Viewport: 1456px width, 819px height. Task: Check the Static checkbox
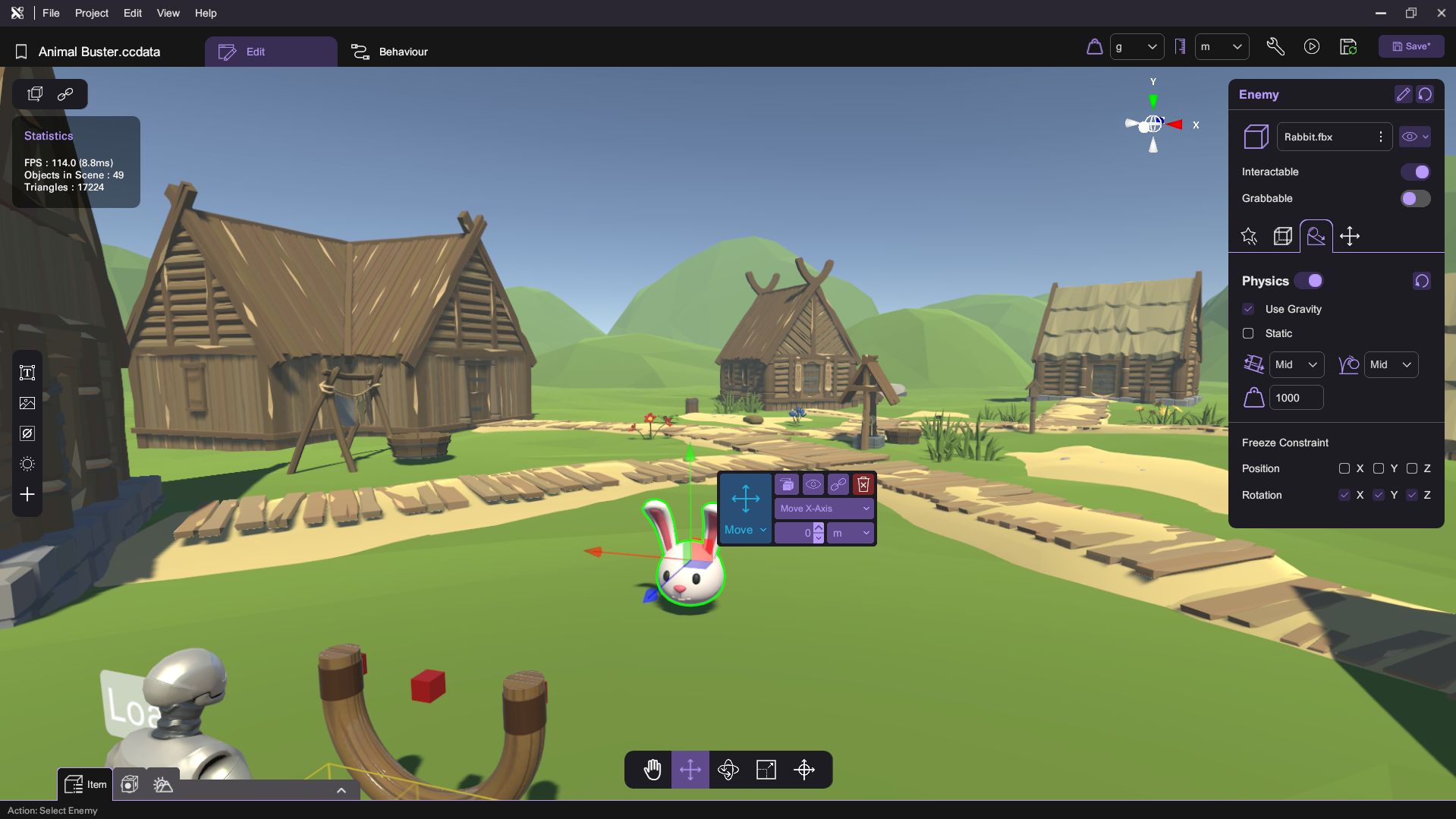click(1248, 333)
